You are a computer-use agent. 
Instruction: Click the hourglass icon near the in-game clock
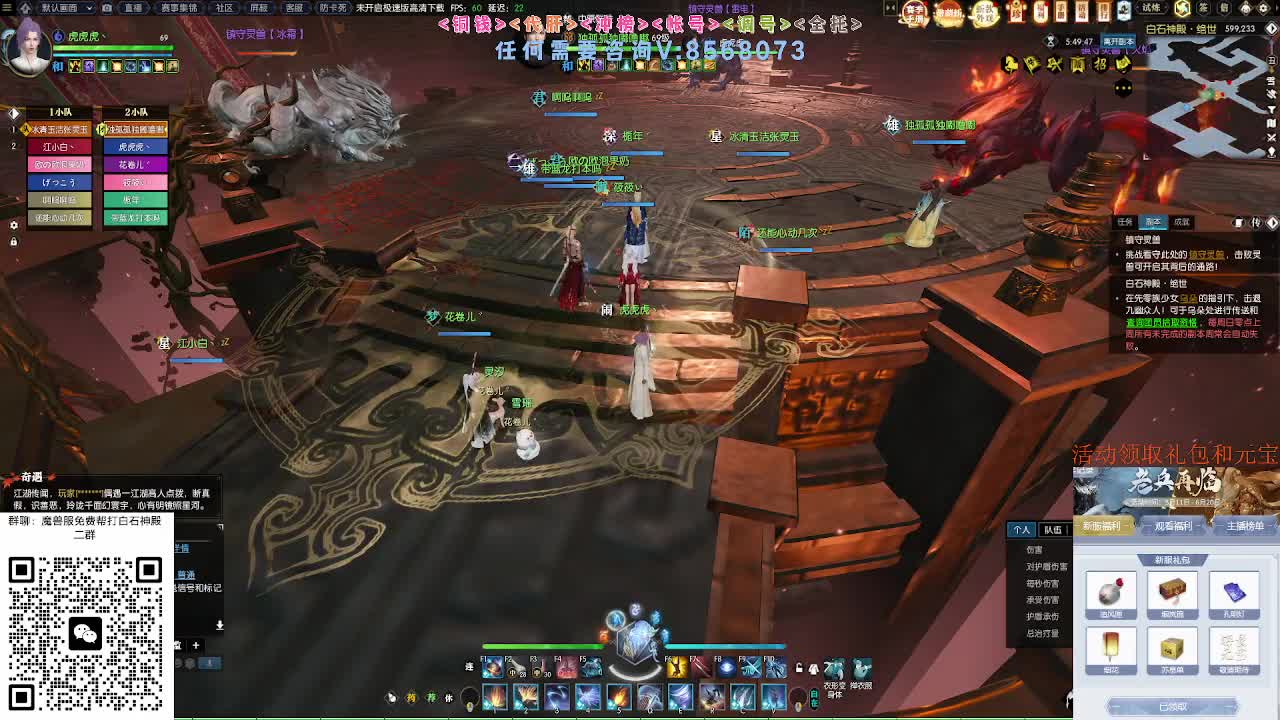tap(1050, 41)
